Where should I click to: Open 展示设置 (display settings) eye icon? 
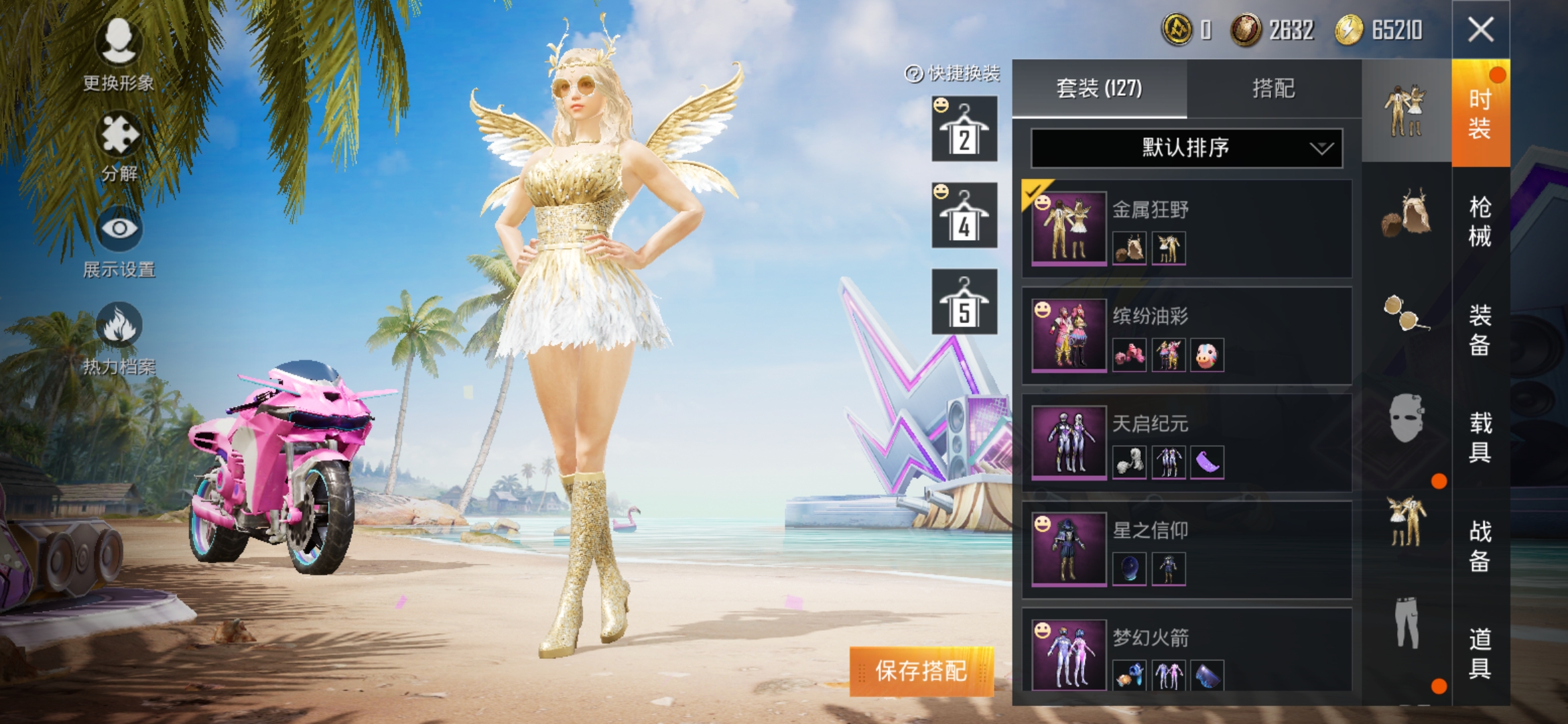pyautogui.click(x=119, y=241)
